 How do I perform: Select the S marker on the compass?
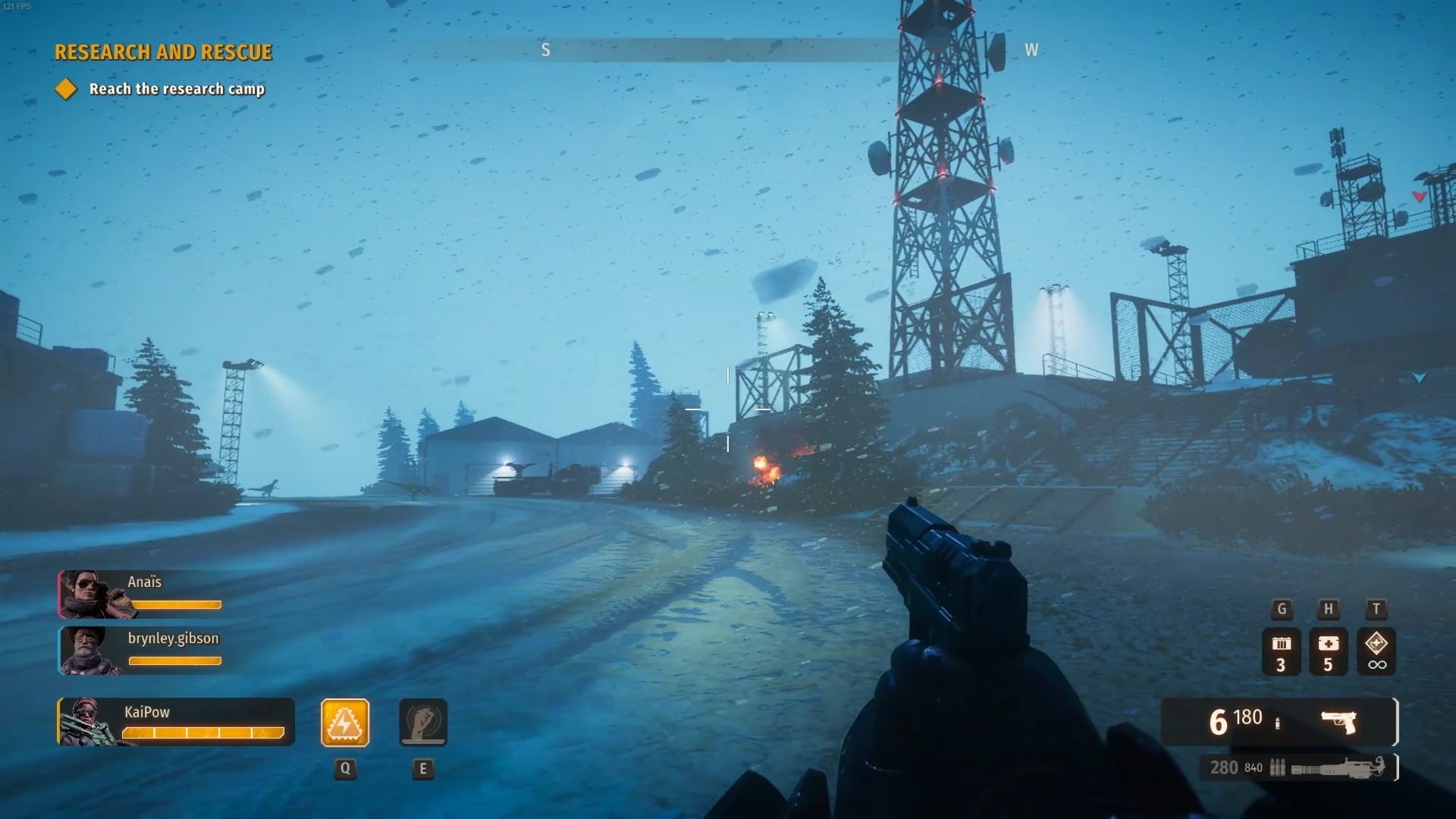pos(545,50)
